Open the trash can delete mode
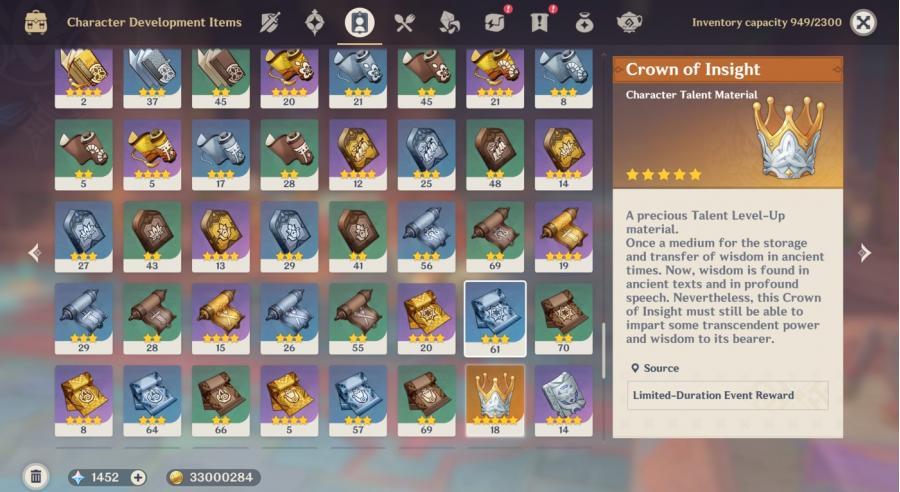This screenshot has height=492, width=900. [36, 477]
